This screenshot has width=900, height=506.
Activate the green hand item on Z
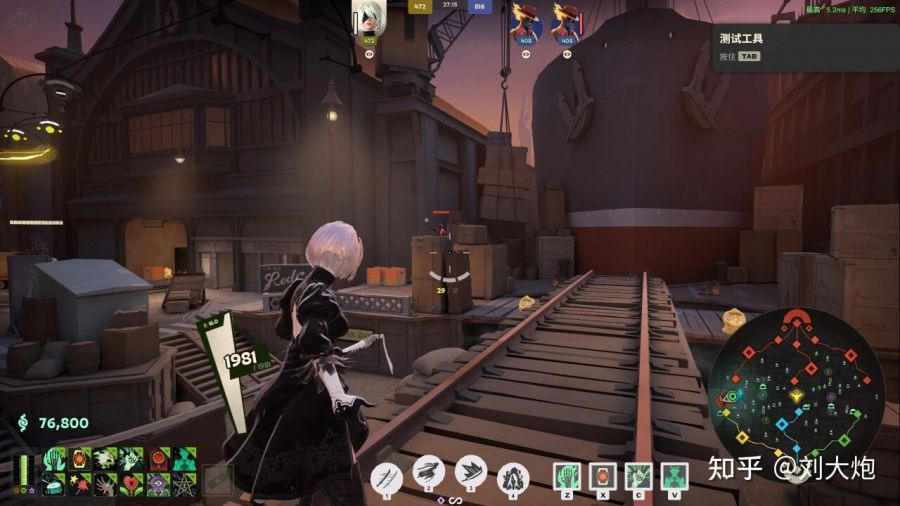click(x=567, y=477)
